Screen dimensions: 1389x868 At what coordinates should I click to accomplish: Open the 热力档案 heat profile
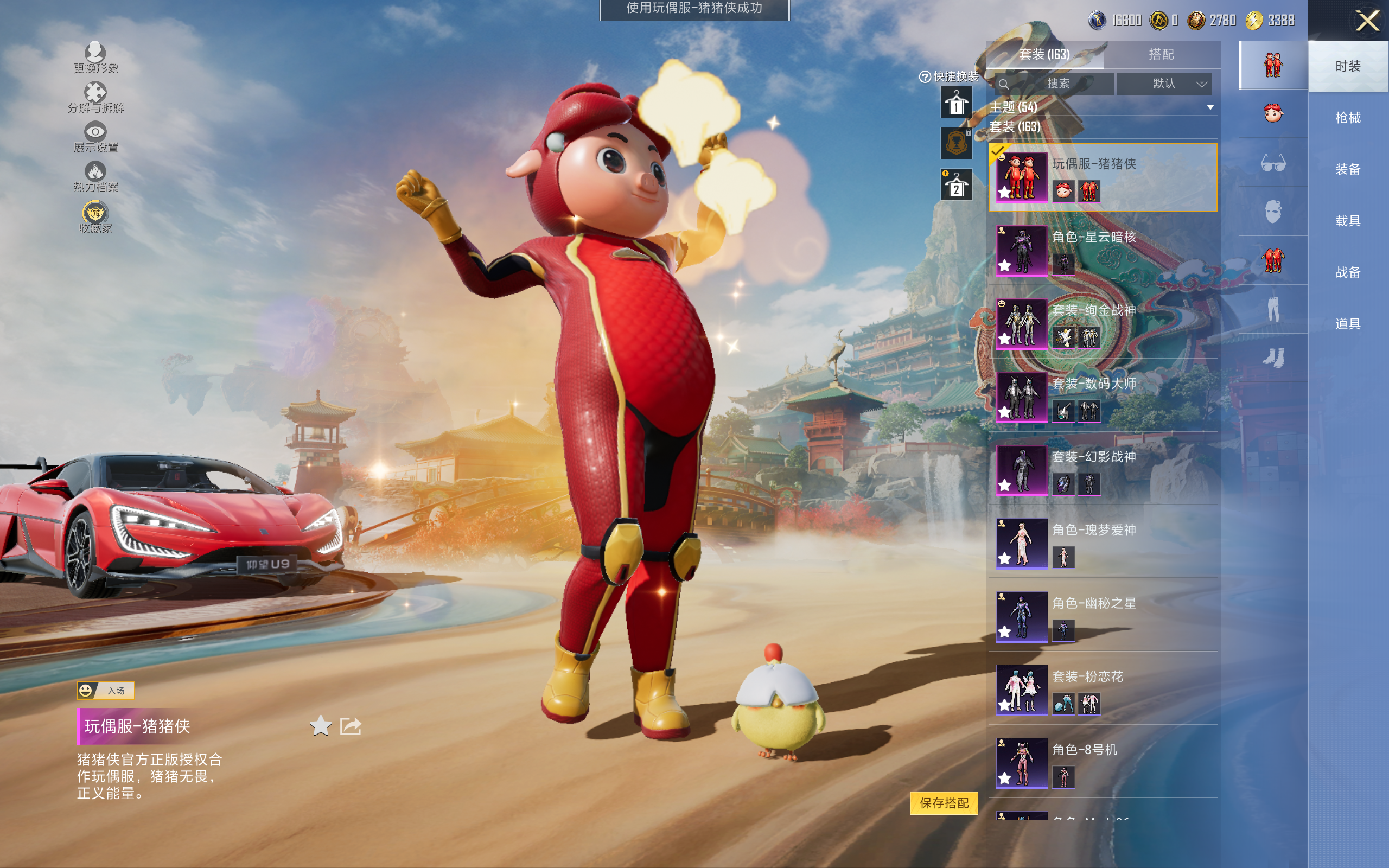[x=95, y=176]
